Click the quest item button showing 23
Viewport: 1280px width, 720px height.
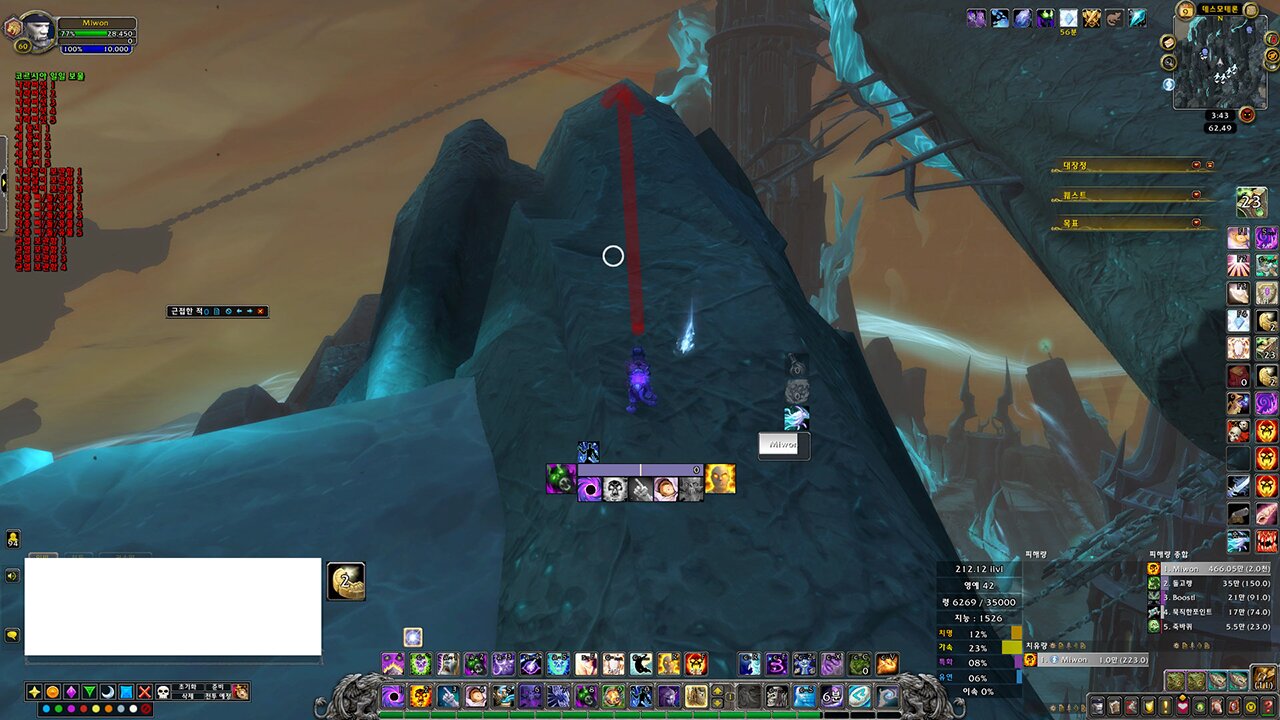coord(1251,201)
